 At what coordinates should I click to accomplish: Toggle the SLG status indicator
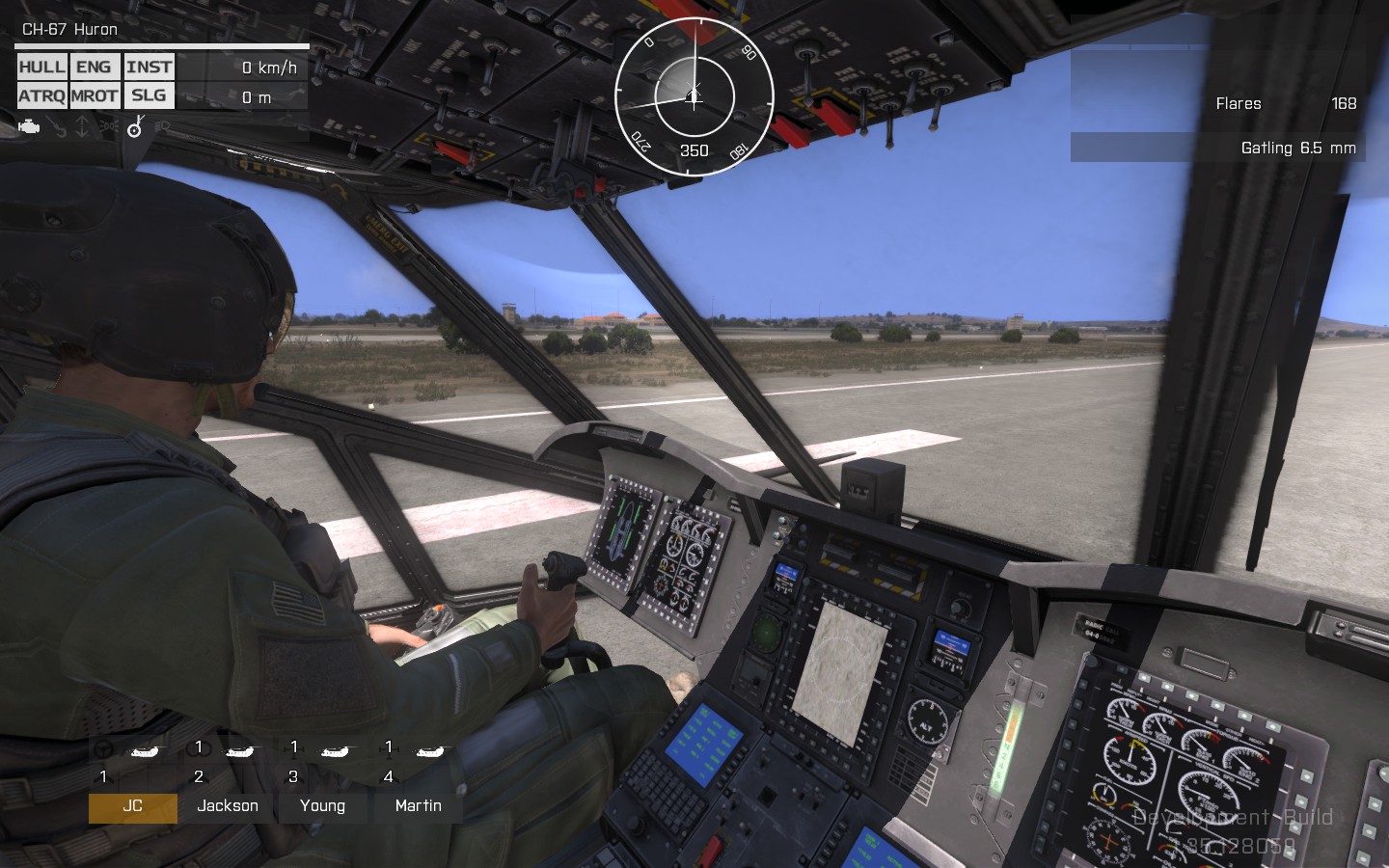[148, 95]
